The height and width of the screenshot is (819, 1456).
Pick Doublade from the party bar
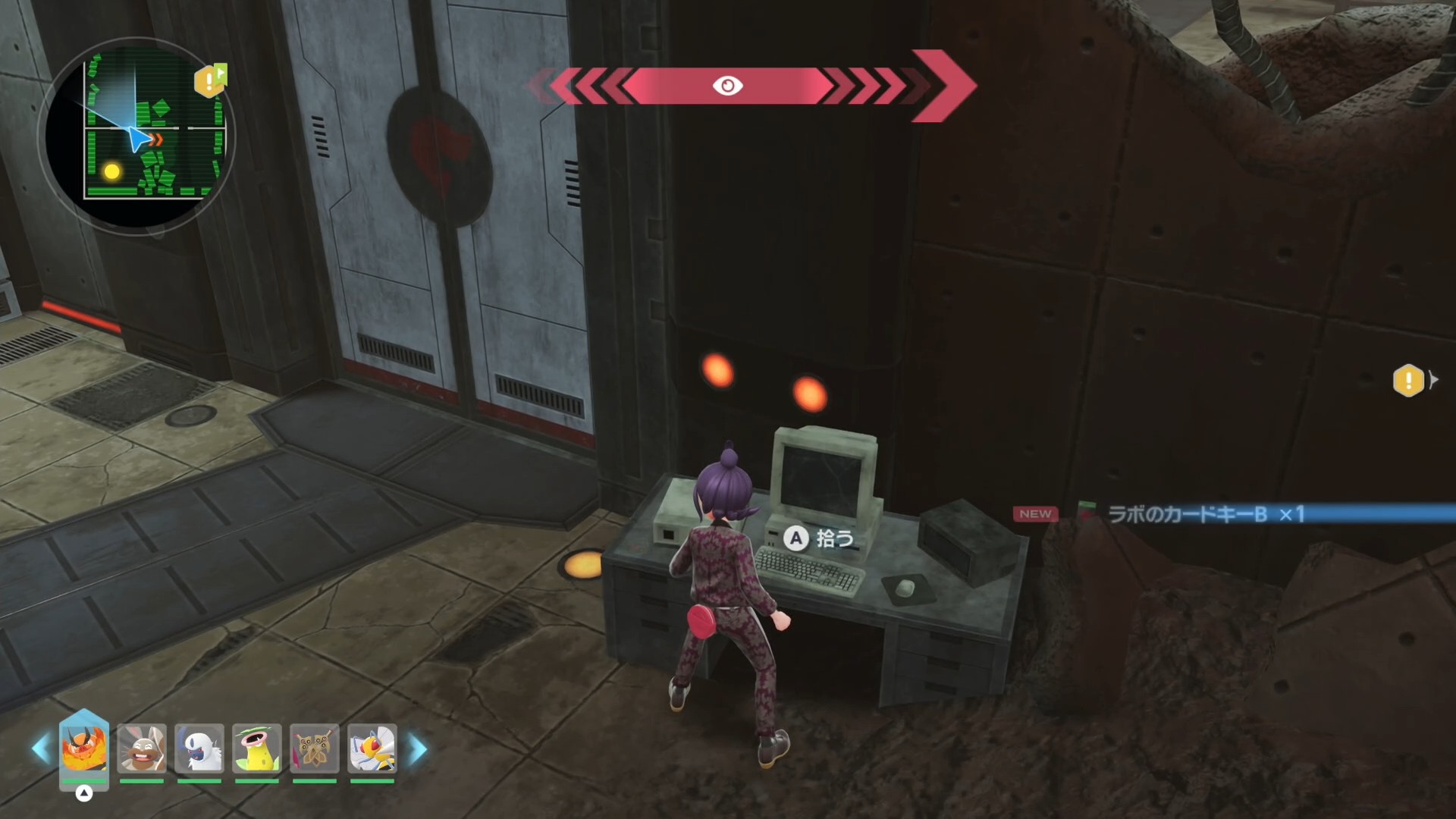coord(315,748)
